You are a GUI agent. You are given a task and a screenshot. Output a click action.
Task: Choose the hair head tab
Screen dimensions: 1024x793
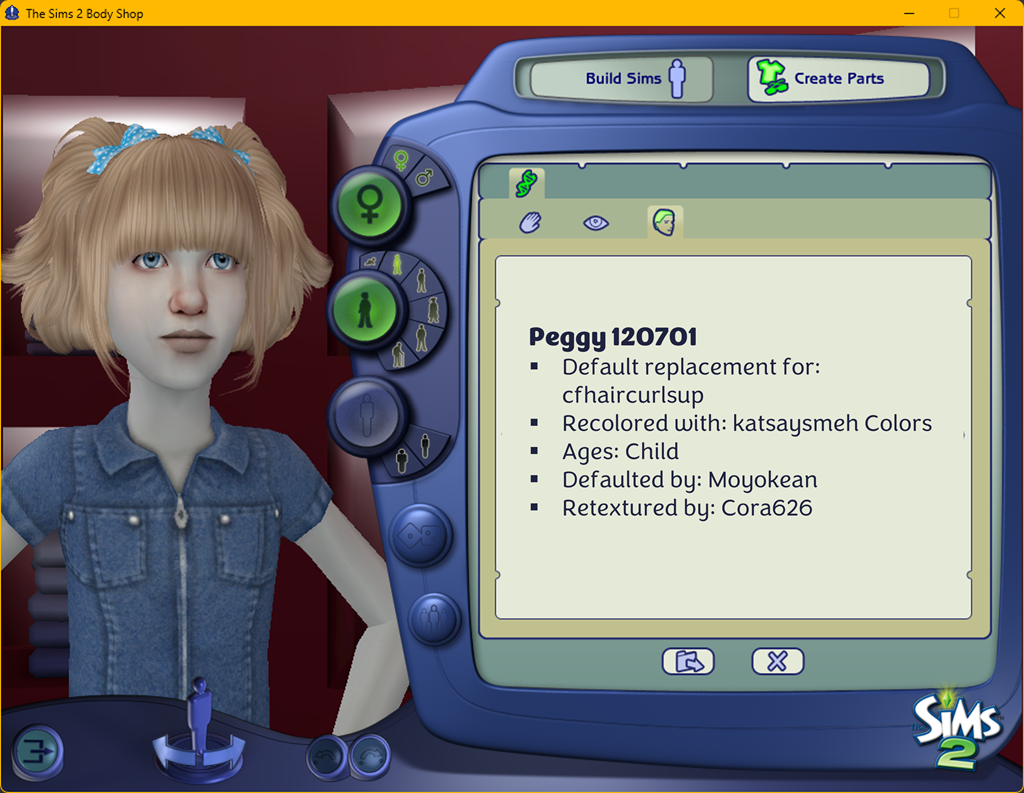point(664,222)
